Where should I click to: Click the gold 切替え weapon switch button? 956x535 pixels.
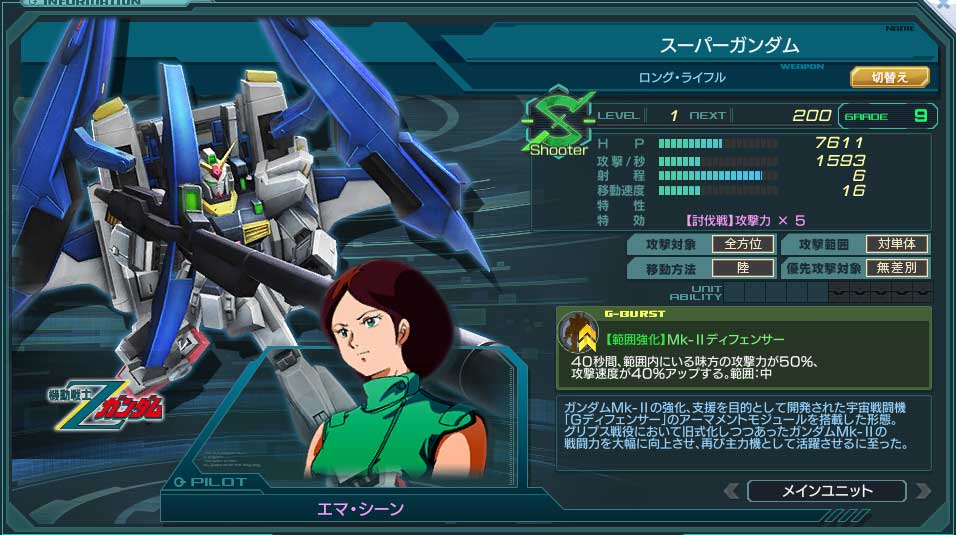889,77
